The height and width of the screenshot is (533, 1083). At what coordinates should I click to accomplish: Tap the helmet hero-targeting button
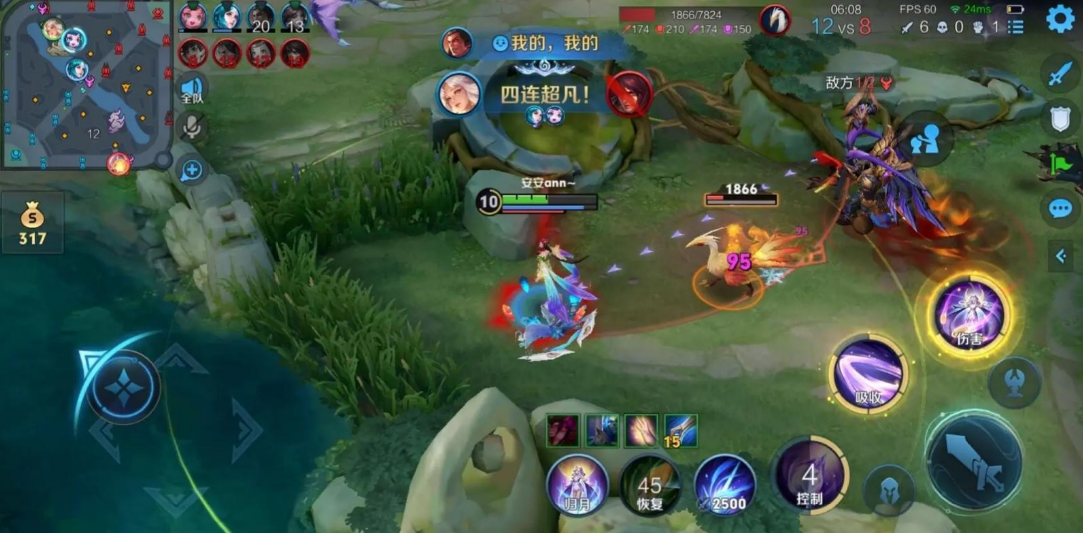[x=888, y=490]
